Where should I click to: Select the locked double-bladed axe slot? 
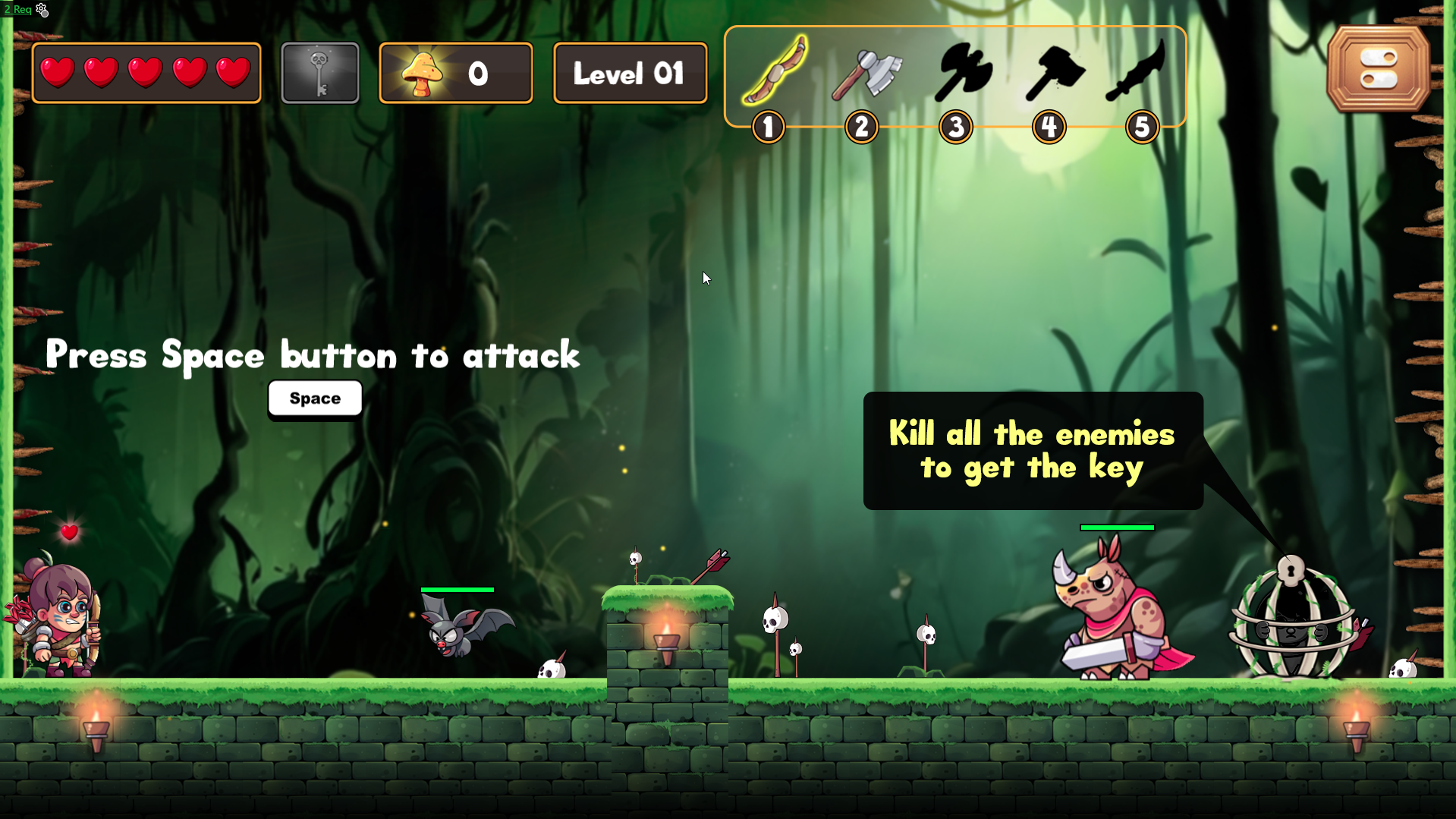point(962,73)
